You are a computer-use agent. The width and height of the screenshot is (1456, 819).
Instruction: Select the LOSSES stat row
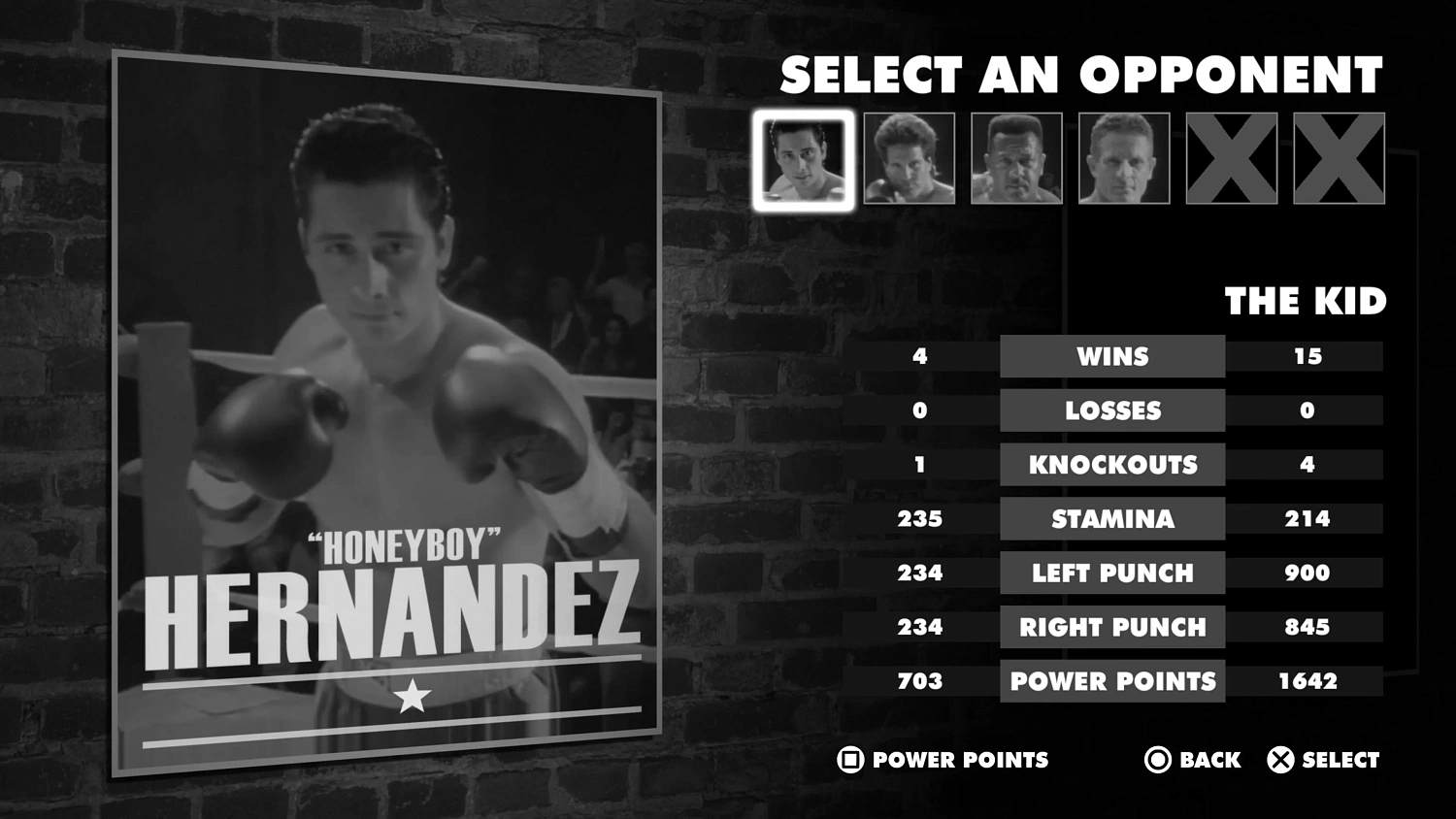(1112, 410)
